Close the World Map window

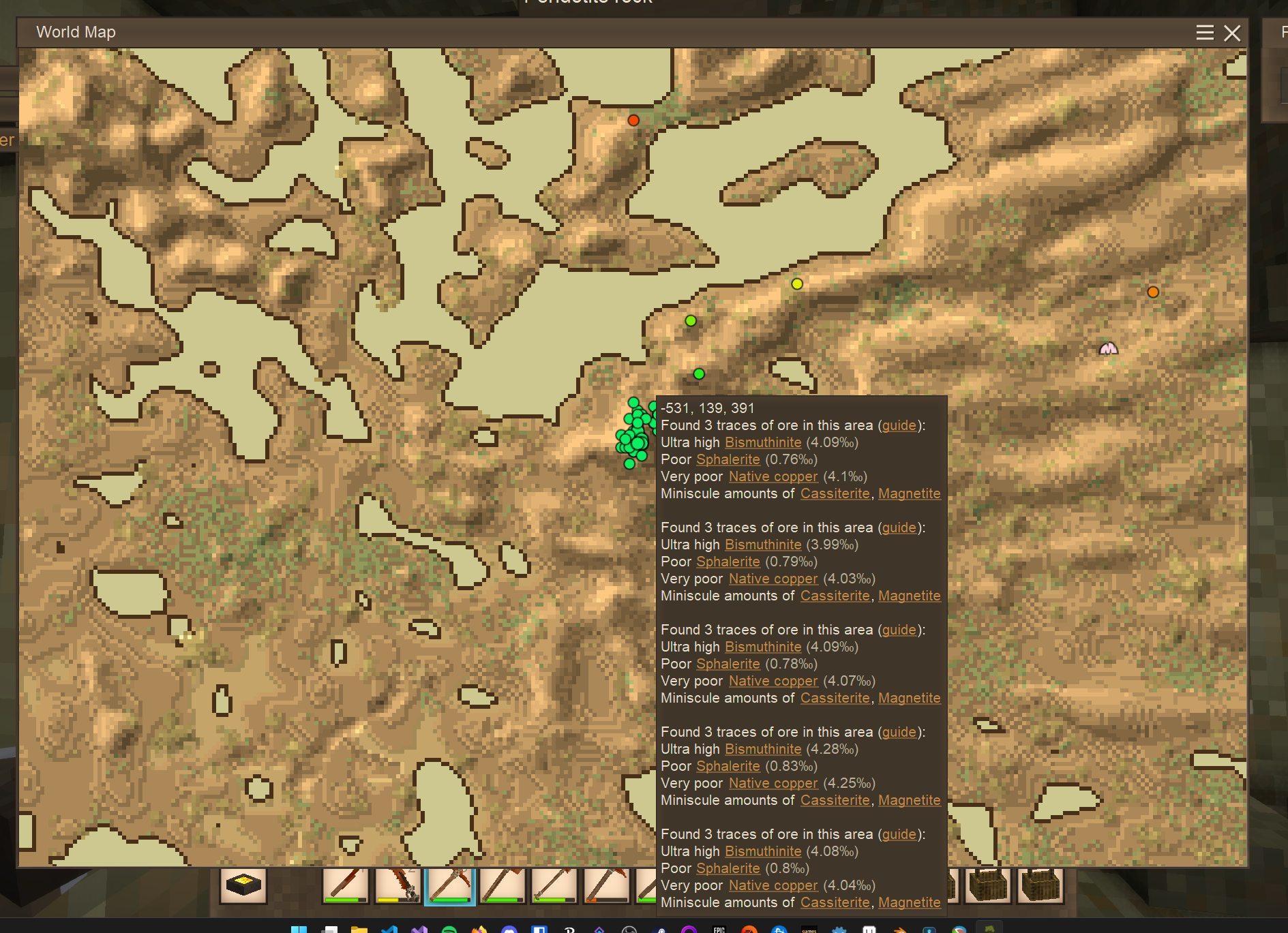click(1231, 33)
